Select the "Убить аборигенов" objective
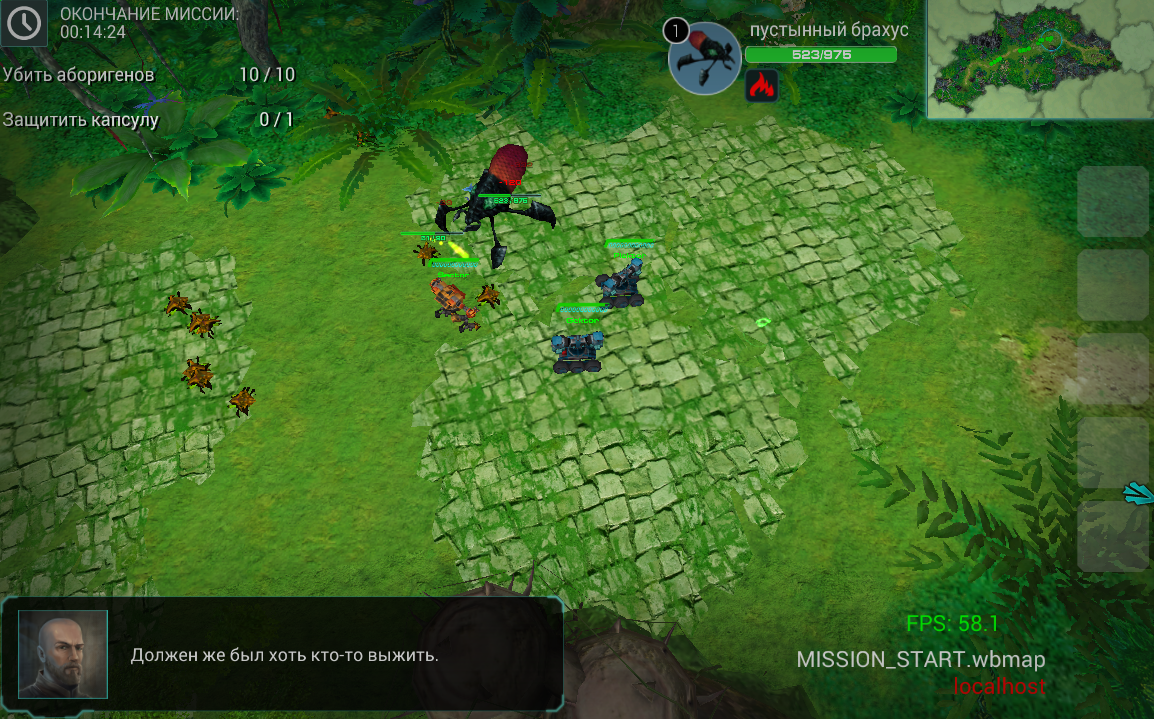The width and height of the screenshot is (1154, 719). 79,75
